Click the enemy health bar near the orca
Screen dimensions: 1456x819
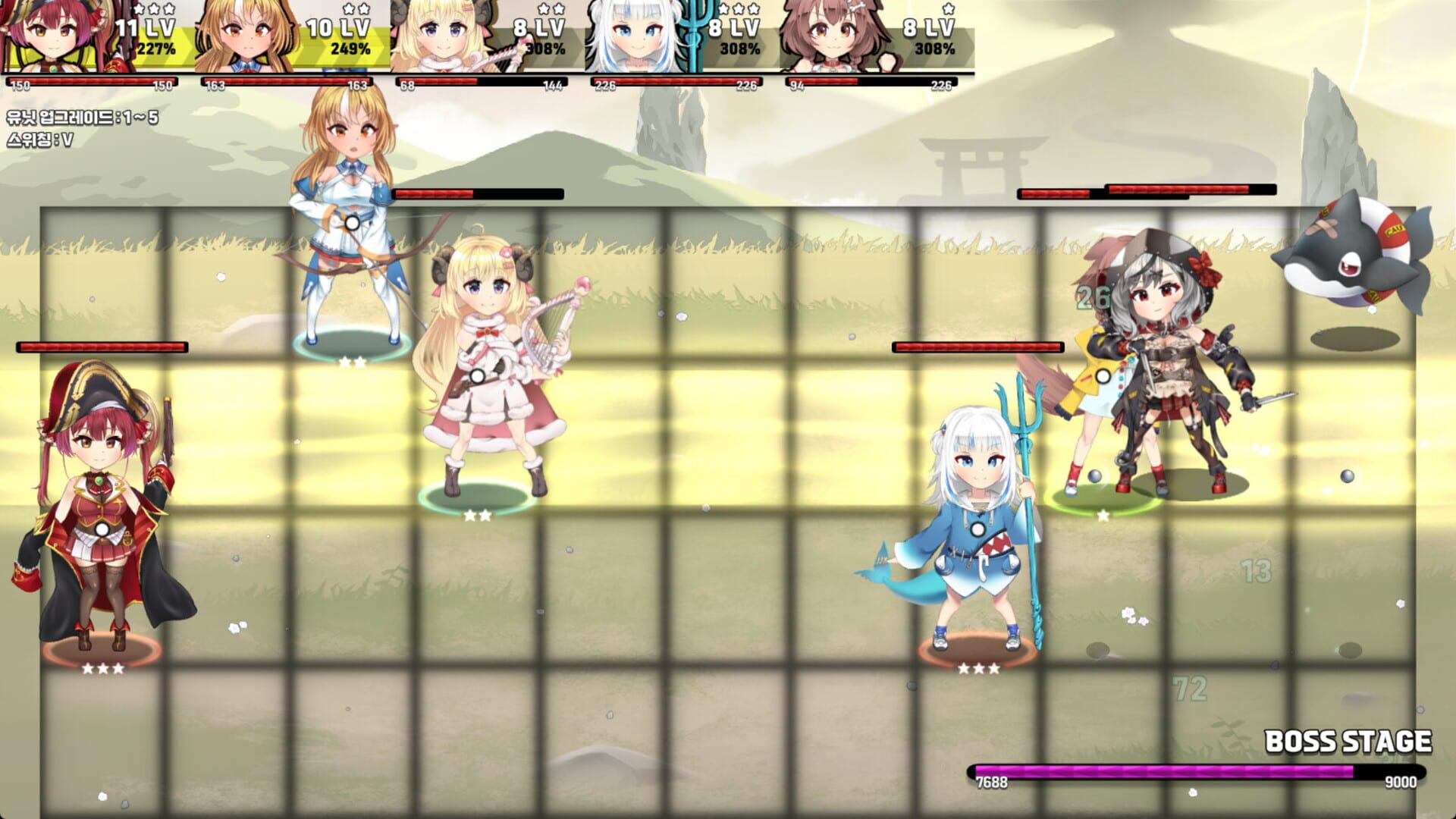coord(1191,190)
